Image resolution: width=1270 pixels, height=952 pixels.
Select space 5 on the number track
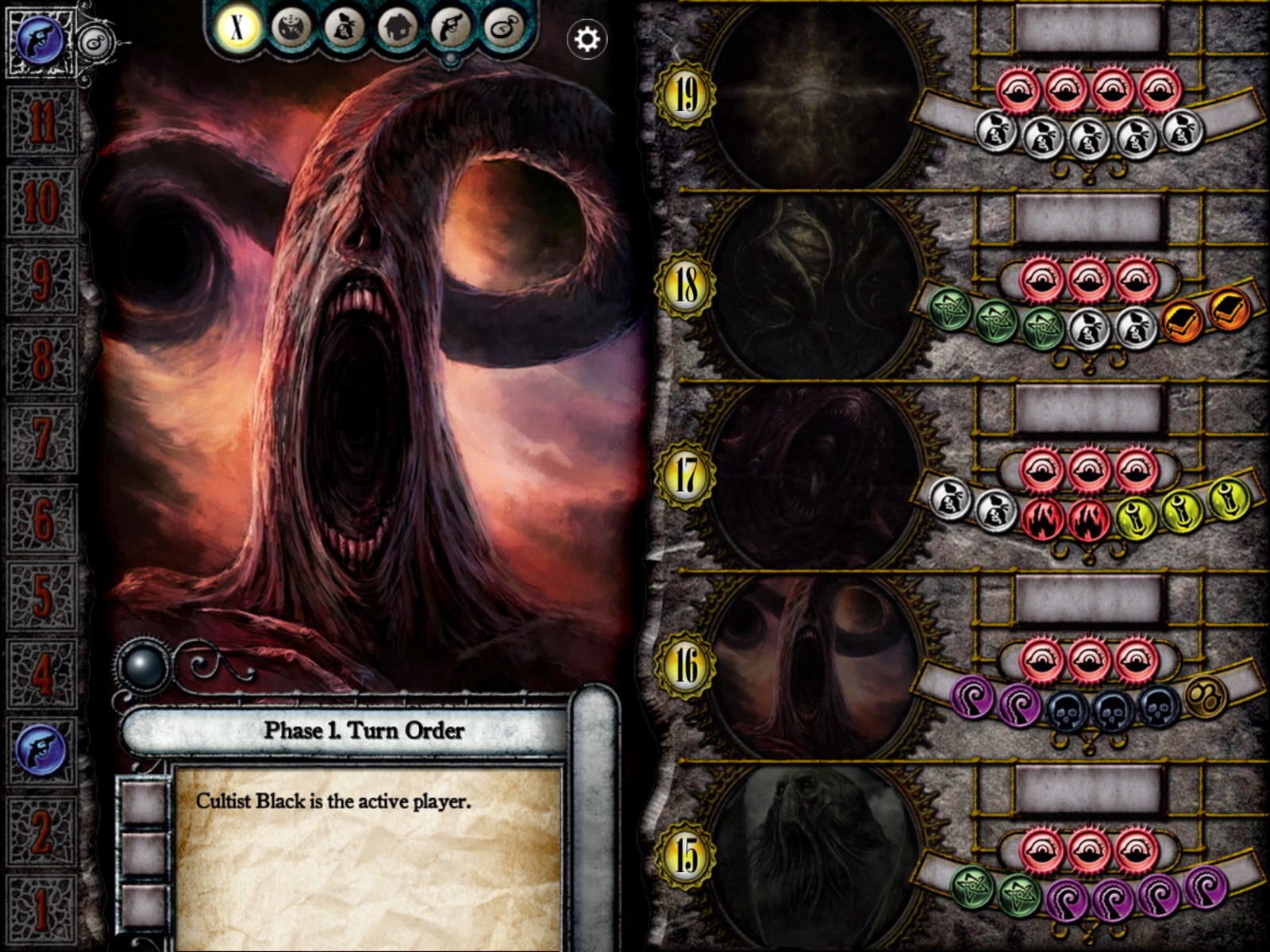click(x=41, y=595)
